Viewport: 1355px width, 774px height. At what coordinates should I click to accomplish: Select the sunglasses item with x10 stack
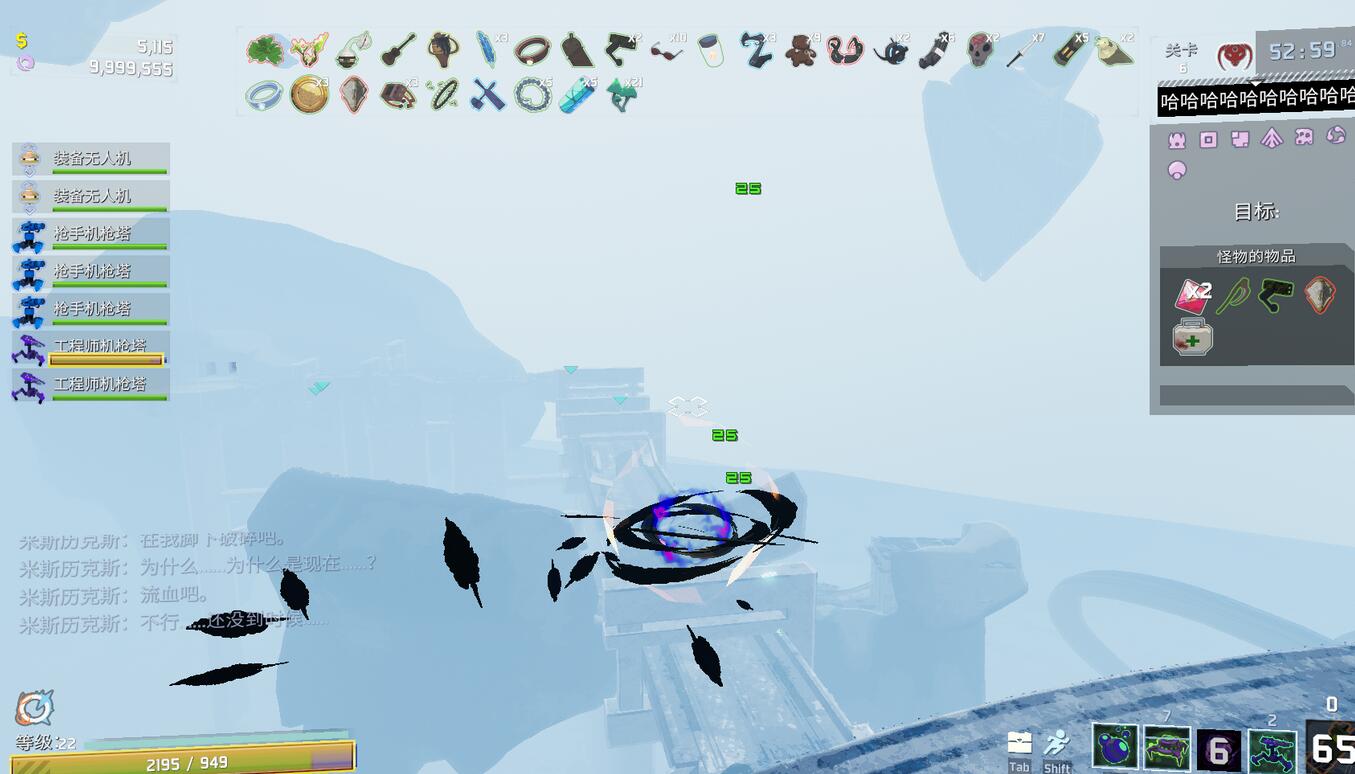point(665,50)
